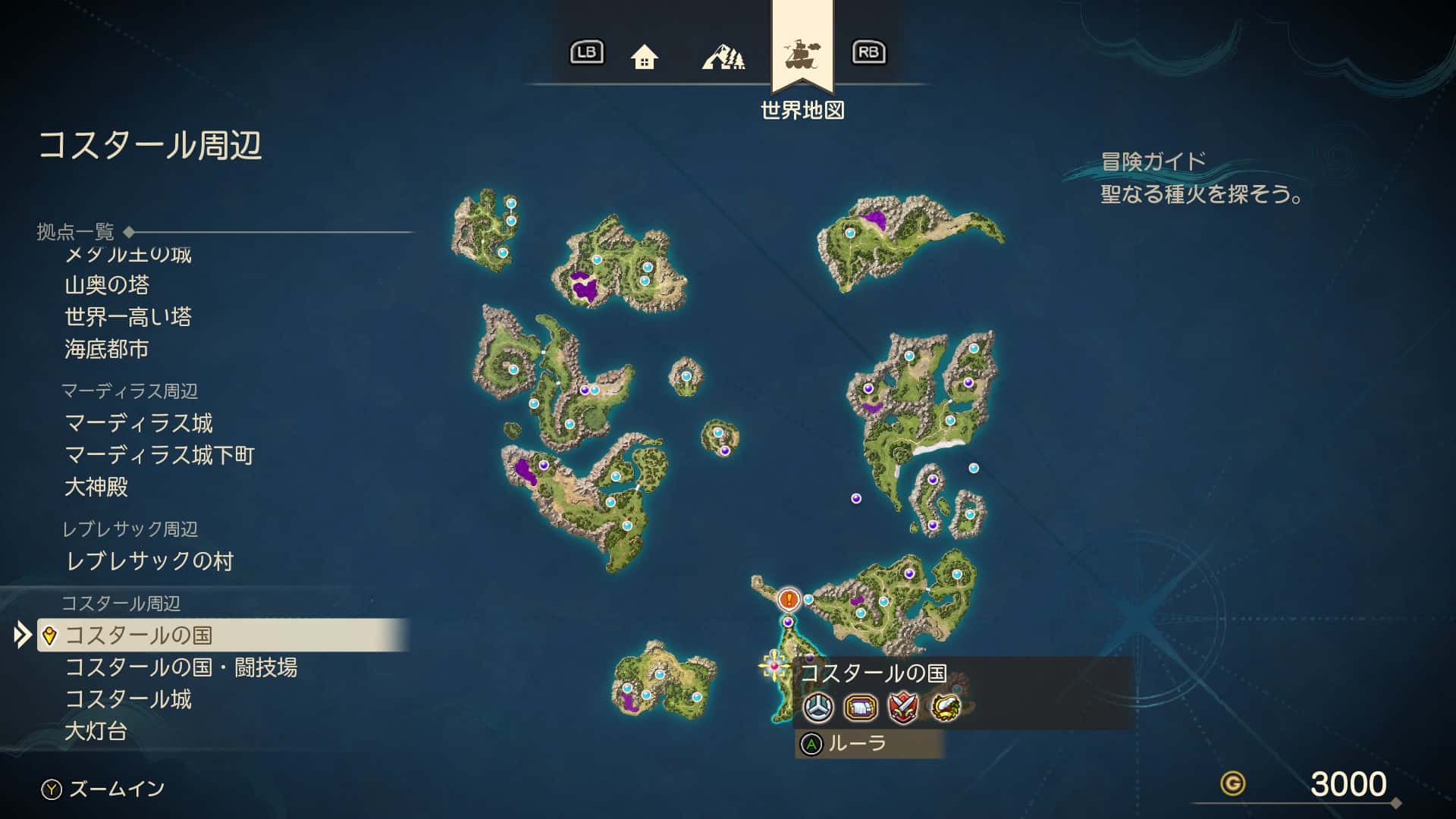Switch to the house town map tab
1456x819 pixels.
pos(644,56)
